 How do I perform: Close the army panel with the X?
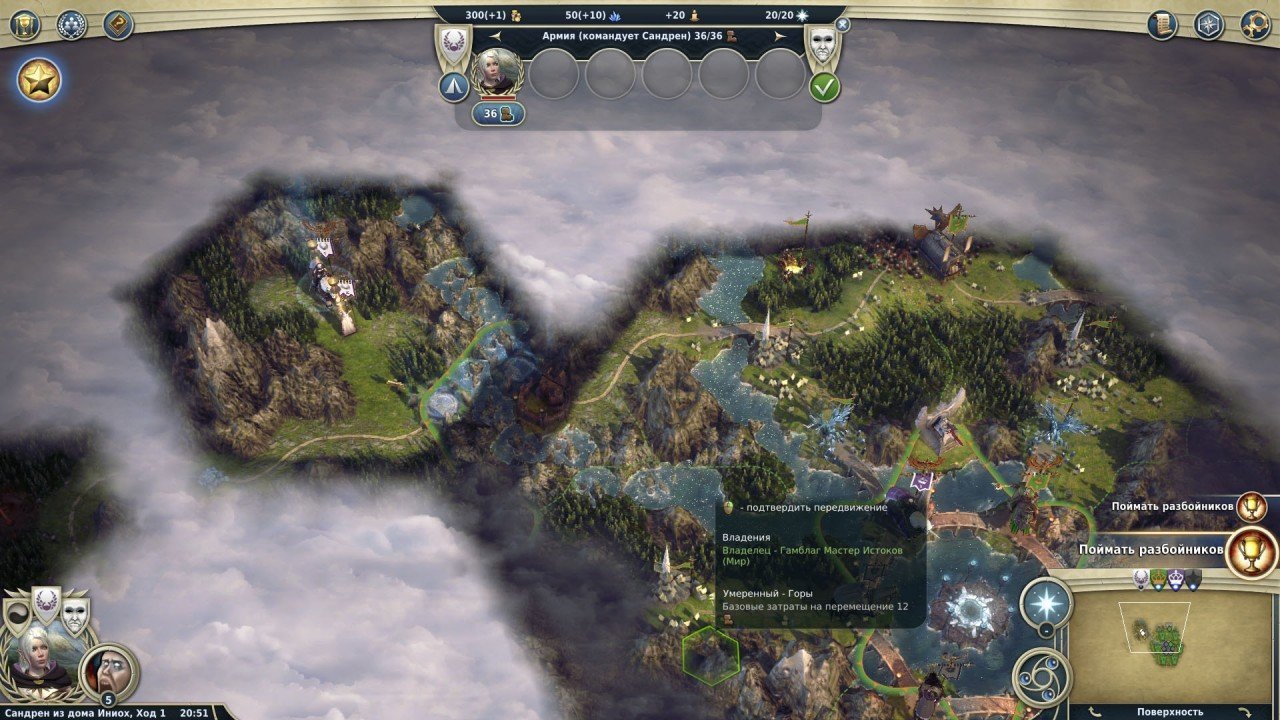pyautogui.click(x=842, y=24)
